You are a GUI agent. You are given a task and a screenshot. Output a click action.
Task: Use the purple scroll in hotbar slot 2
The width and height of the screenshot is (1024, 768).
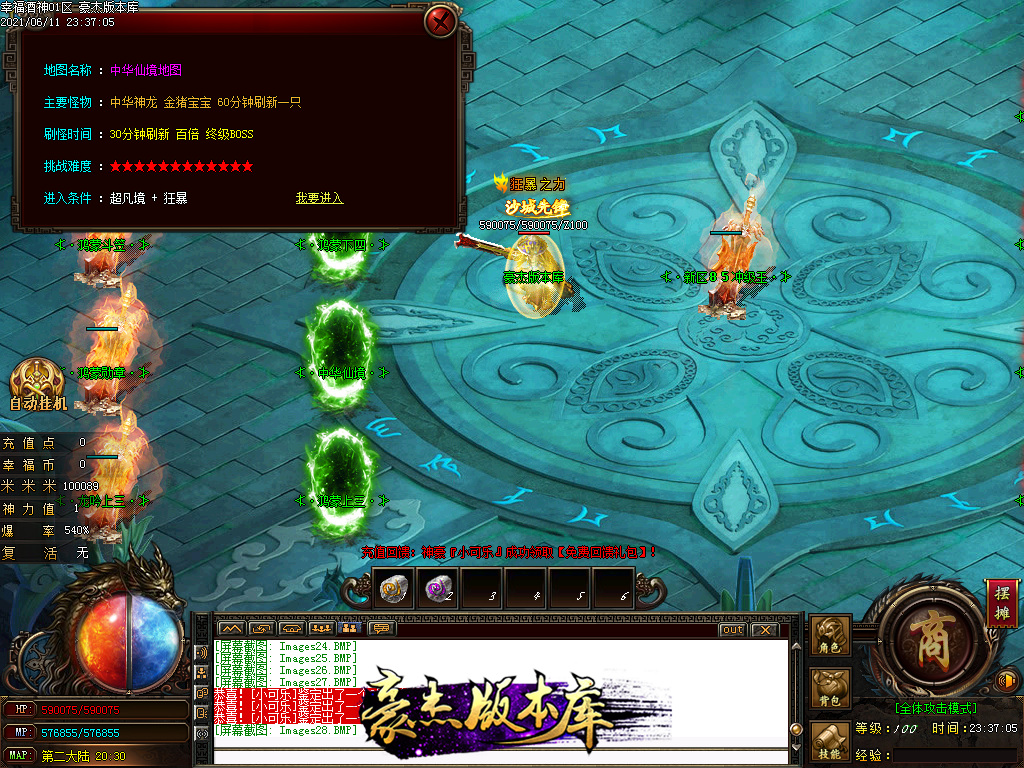coord(438,589)
